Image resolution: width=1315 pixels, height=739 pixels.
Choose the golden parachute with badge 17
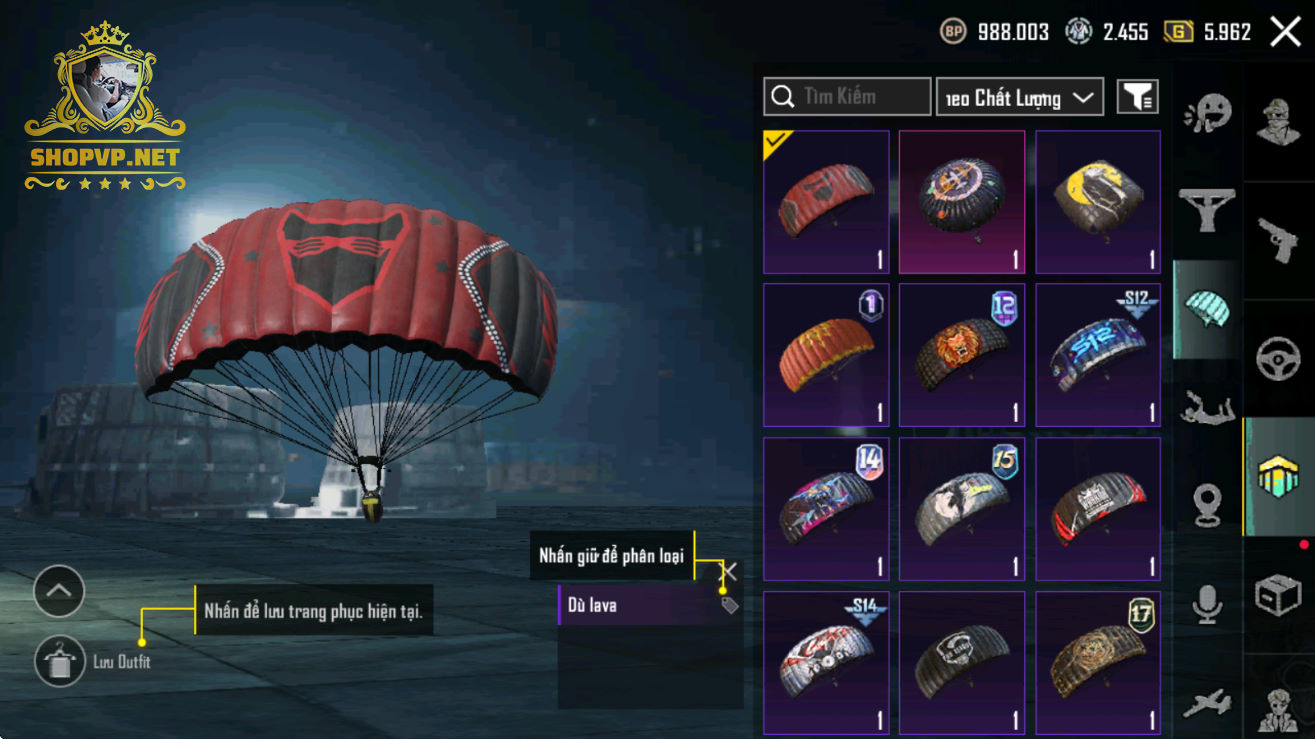click(x=1098, y=662)
